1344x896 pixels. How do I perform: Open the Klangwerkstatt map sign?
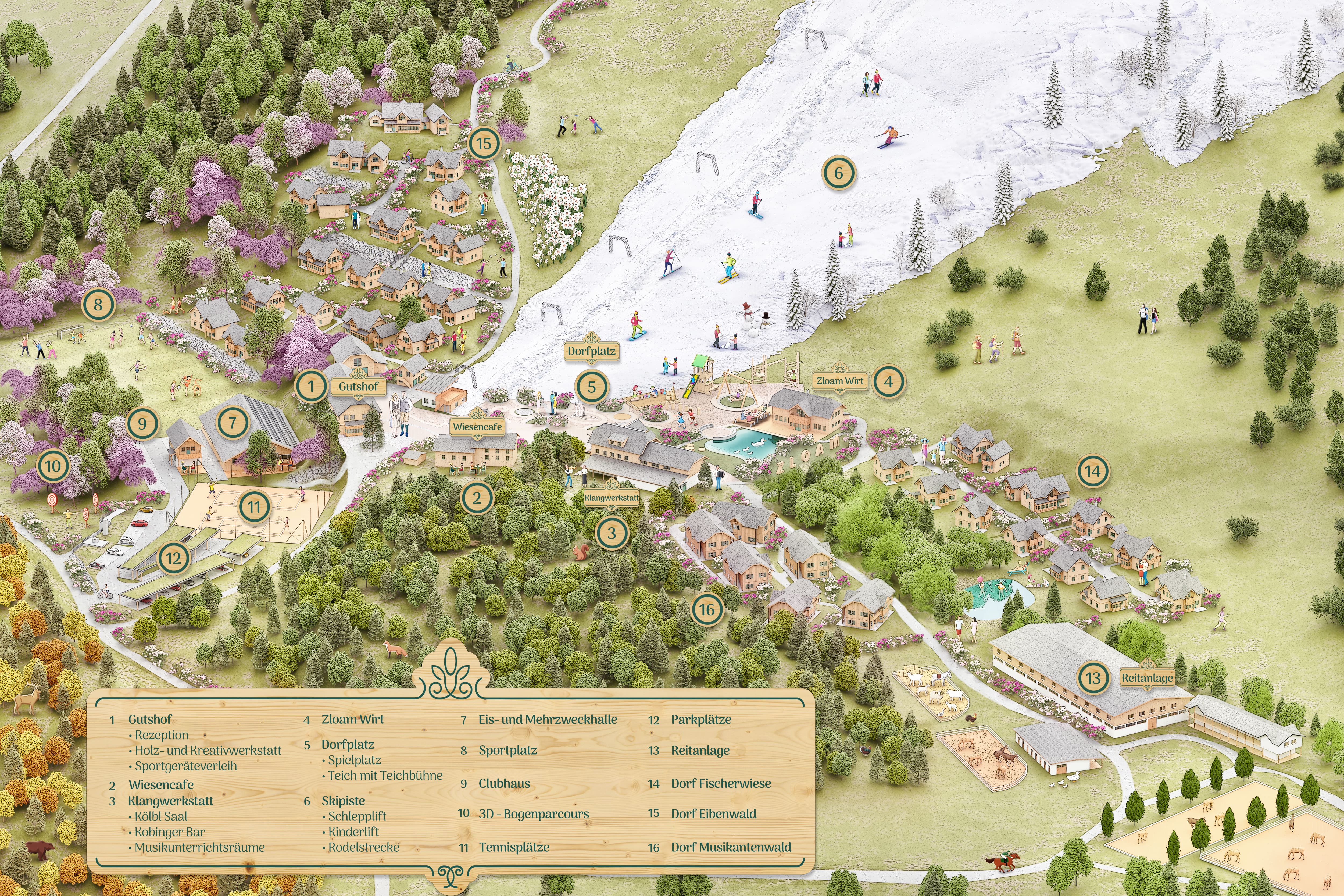612,498
